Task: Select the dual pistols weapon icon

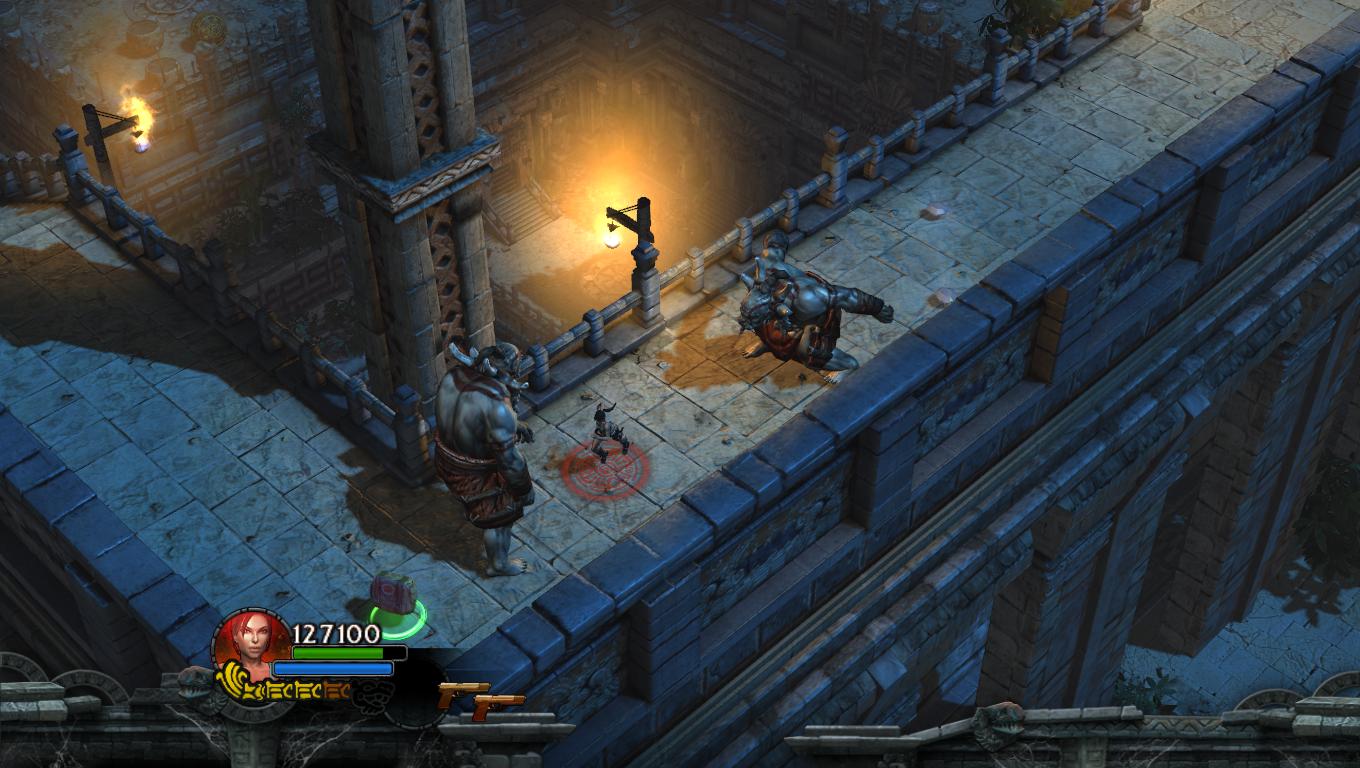Action: tap(481, 699)
